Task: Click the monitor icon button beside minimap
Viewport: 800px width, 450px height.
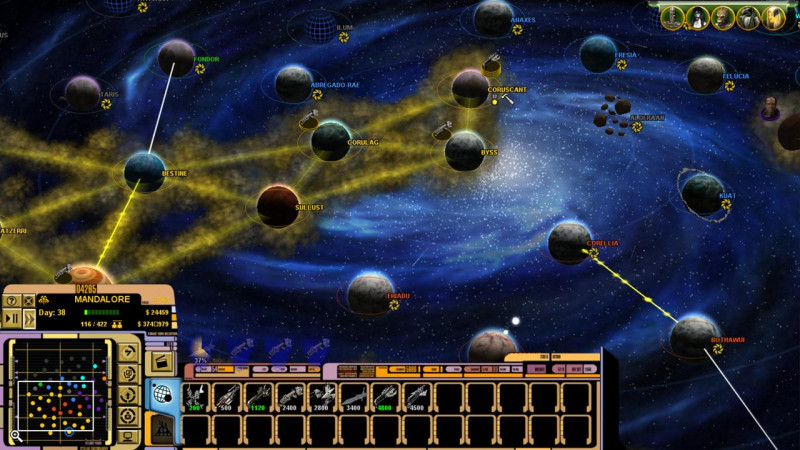Action: (x=129, y=436)
